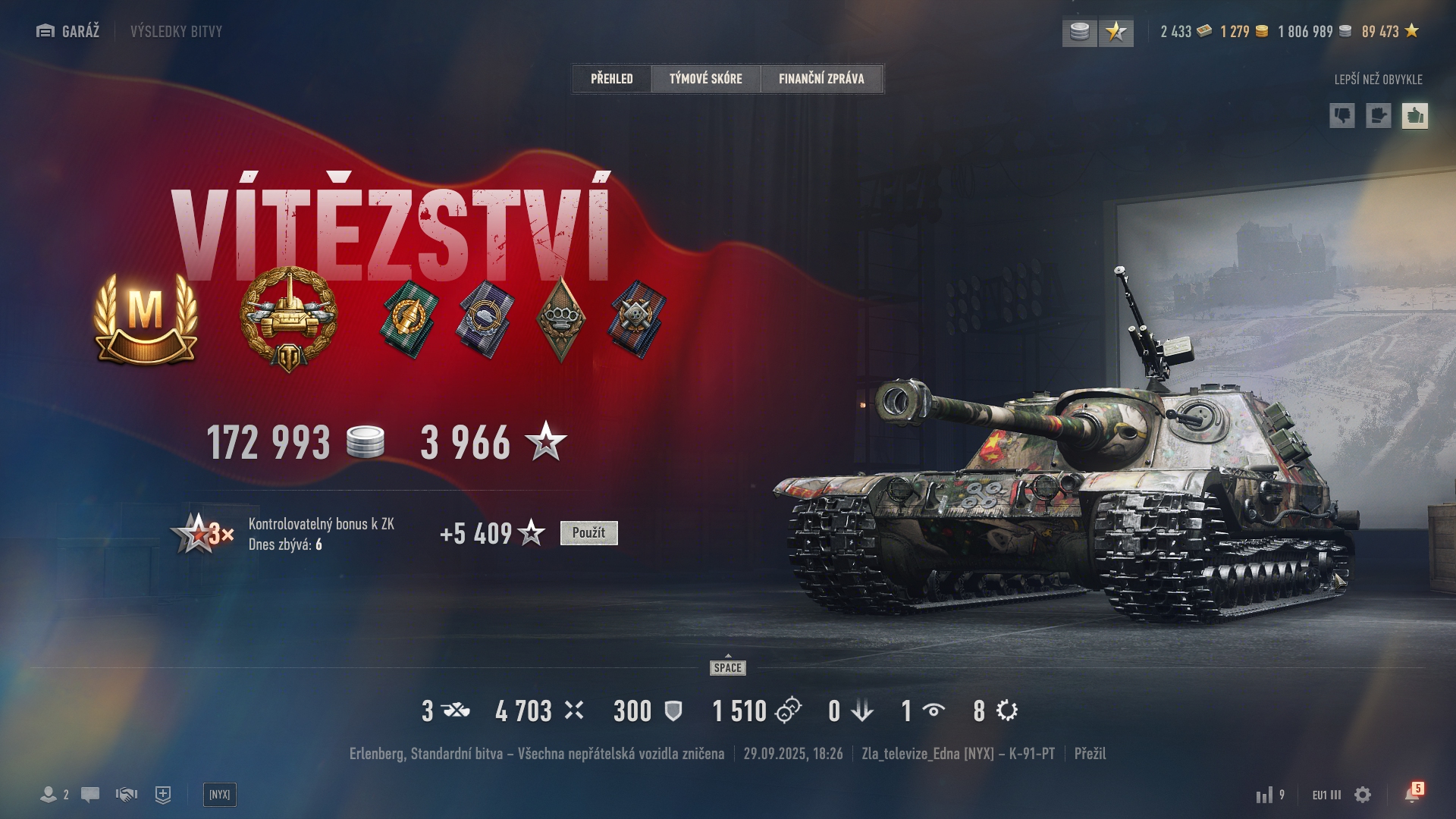Viewport: 1456px width, 819px height.
Task: Switch to the Týmové skóre tab
Action: pos(705,79)
